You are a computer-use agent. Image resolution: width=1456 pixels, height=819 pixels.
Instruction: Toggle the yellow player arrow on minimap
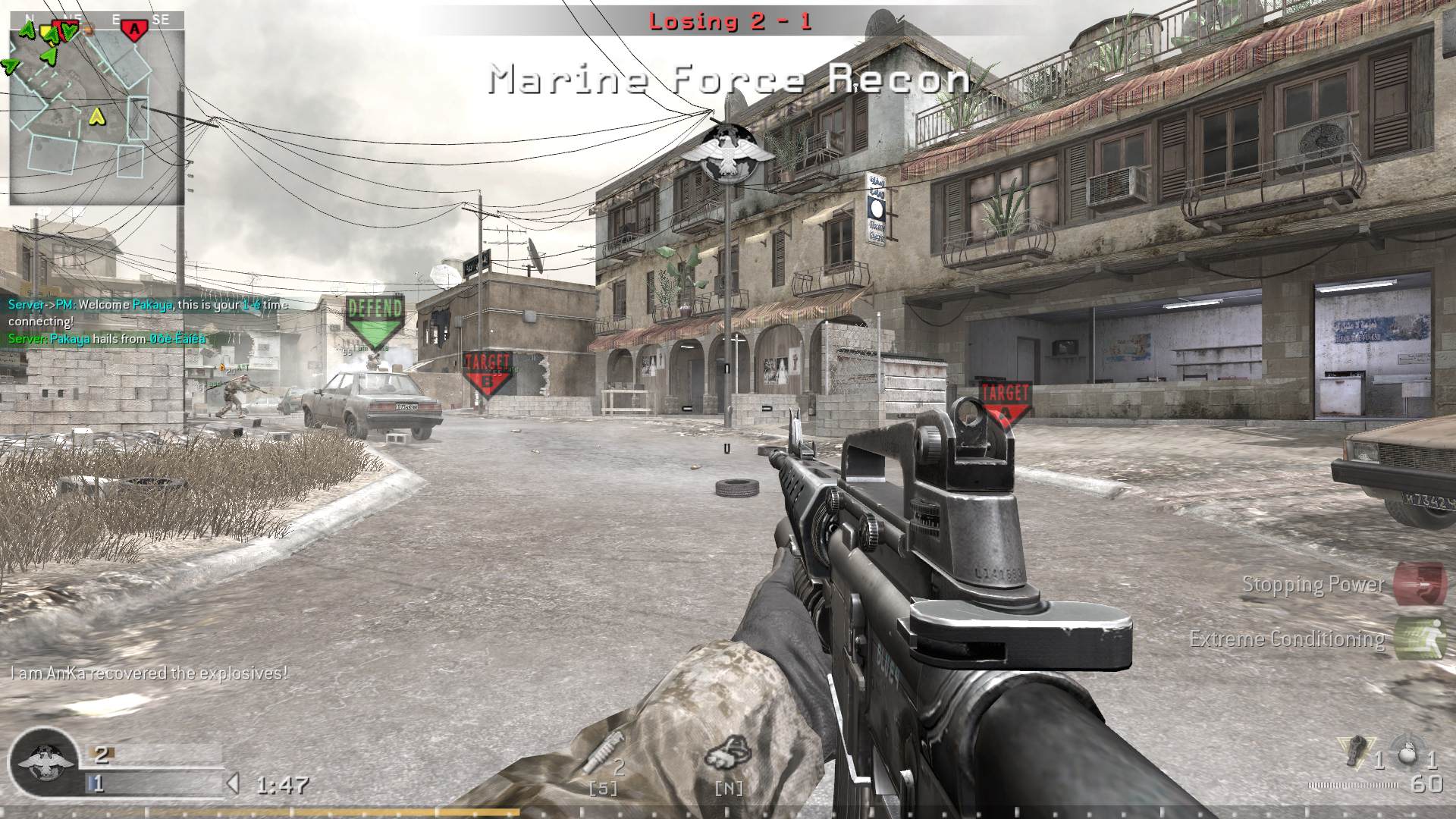(97, 118)
